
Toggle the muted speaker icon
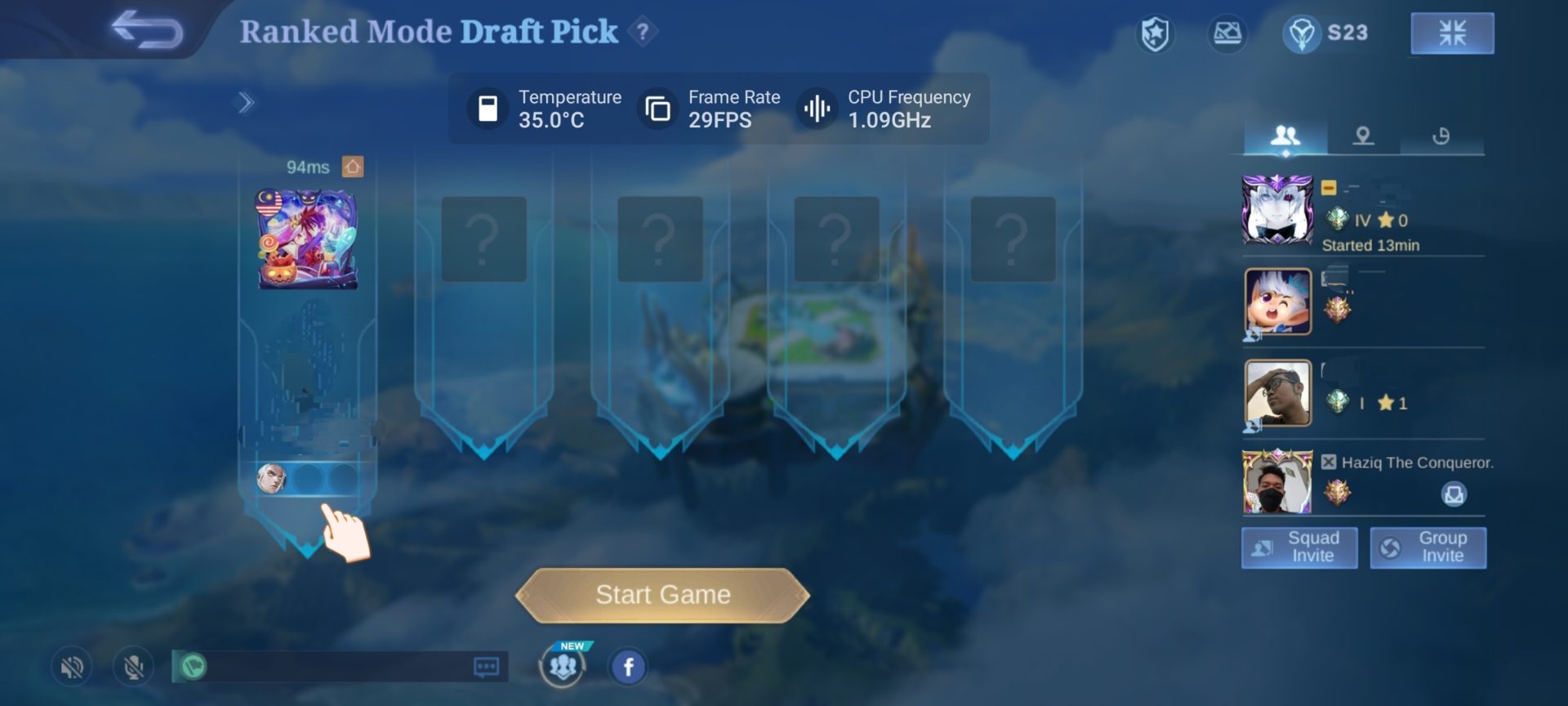[72, 668]
